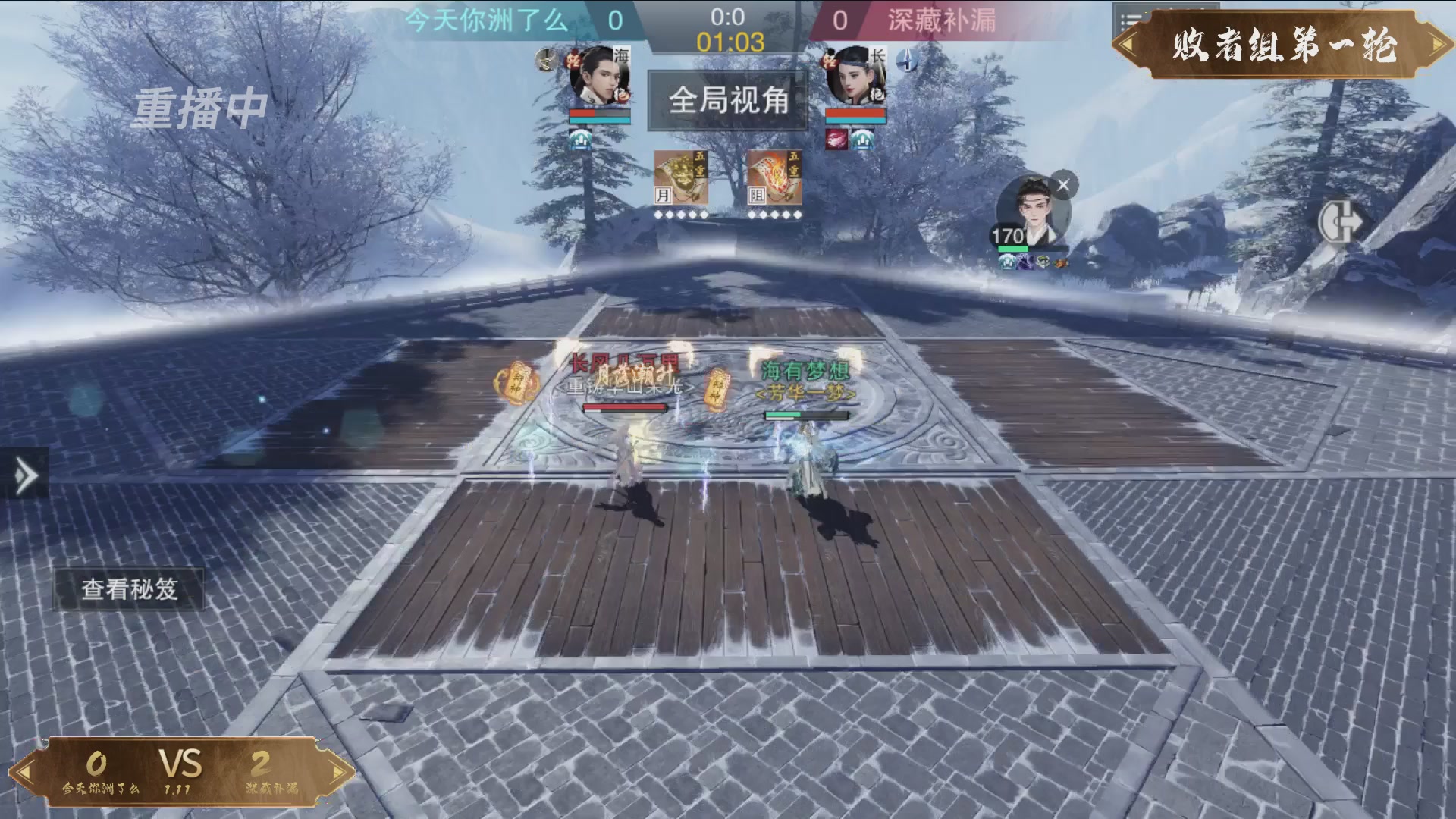Click the red claw debuff icon under 长's health bar
This screenshot has width=1456, height=819.
pos(836,140)
